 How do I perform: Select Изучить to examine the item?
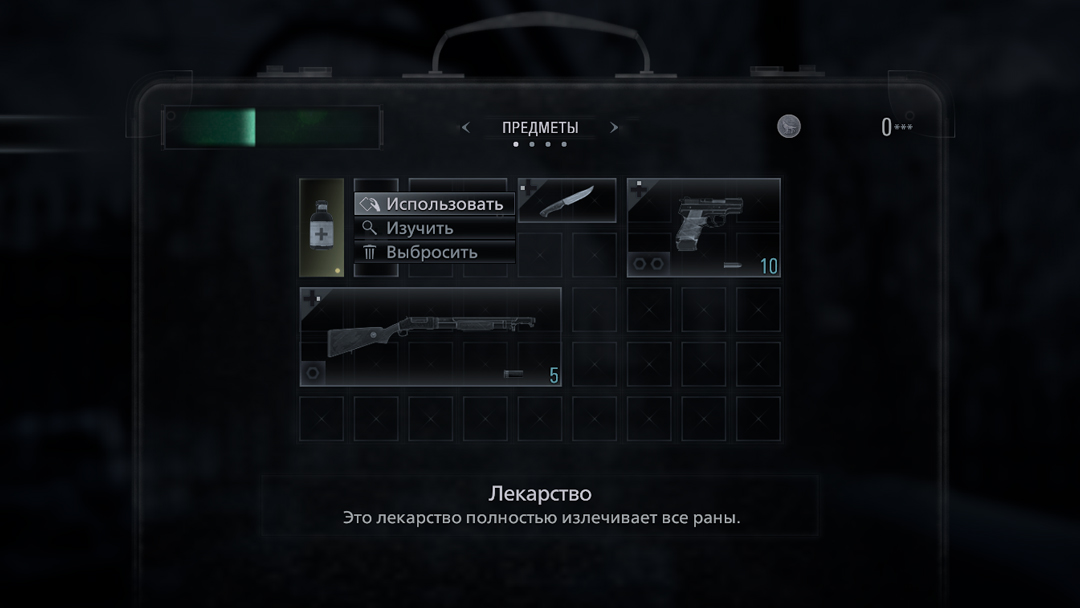[435, 228]
